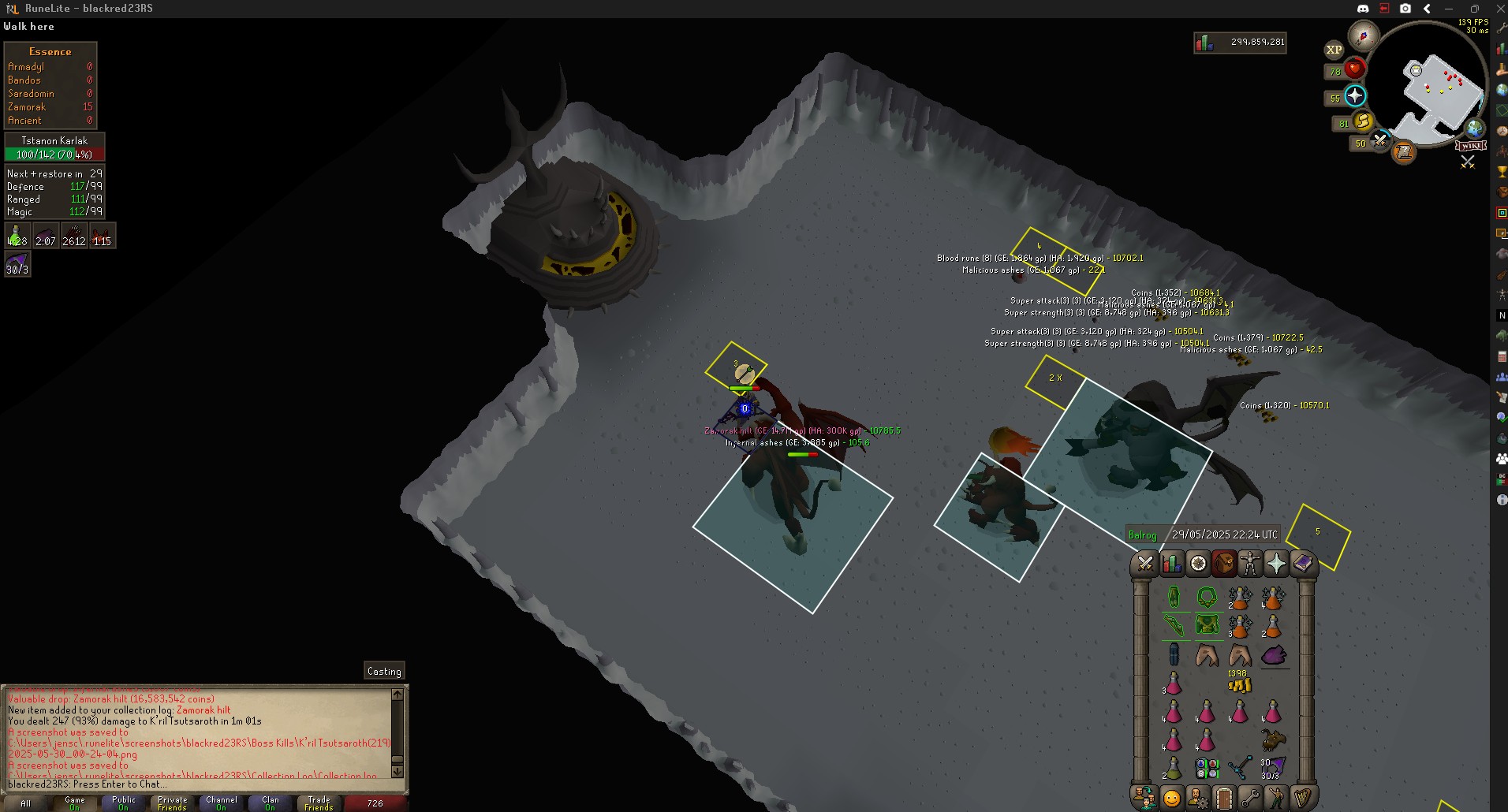
Task: Activate the special attack orb
Action: coord(1379,141)
